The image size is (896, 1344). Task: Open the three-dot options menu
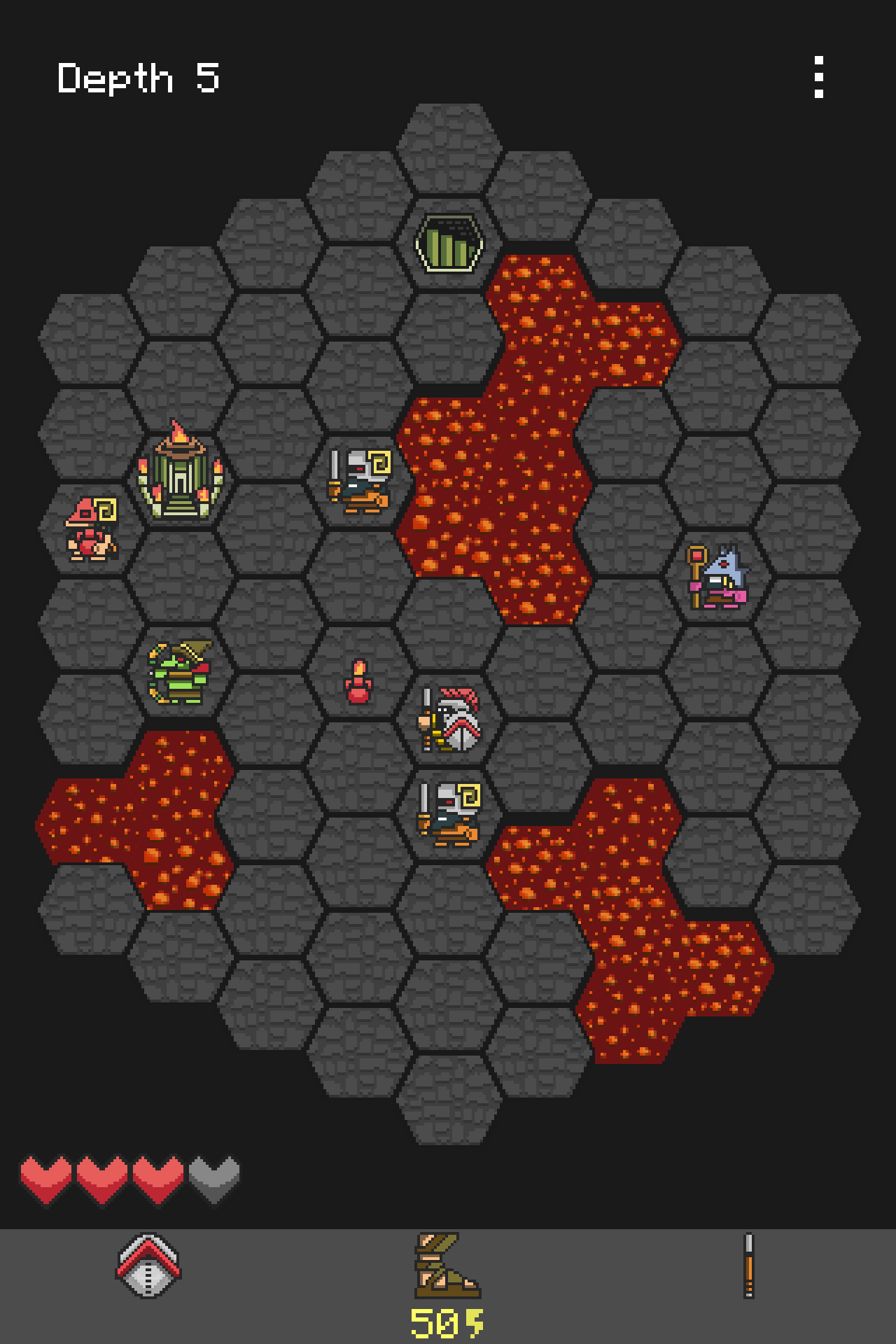click(820, 77)
